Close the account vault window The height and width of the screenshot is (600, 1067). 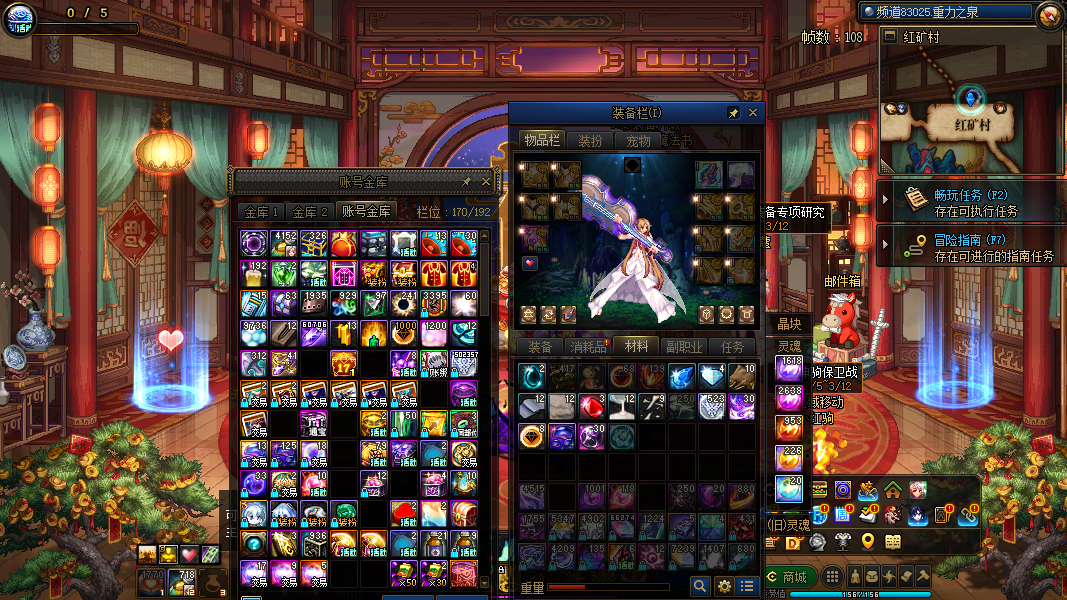point(486,182)
